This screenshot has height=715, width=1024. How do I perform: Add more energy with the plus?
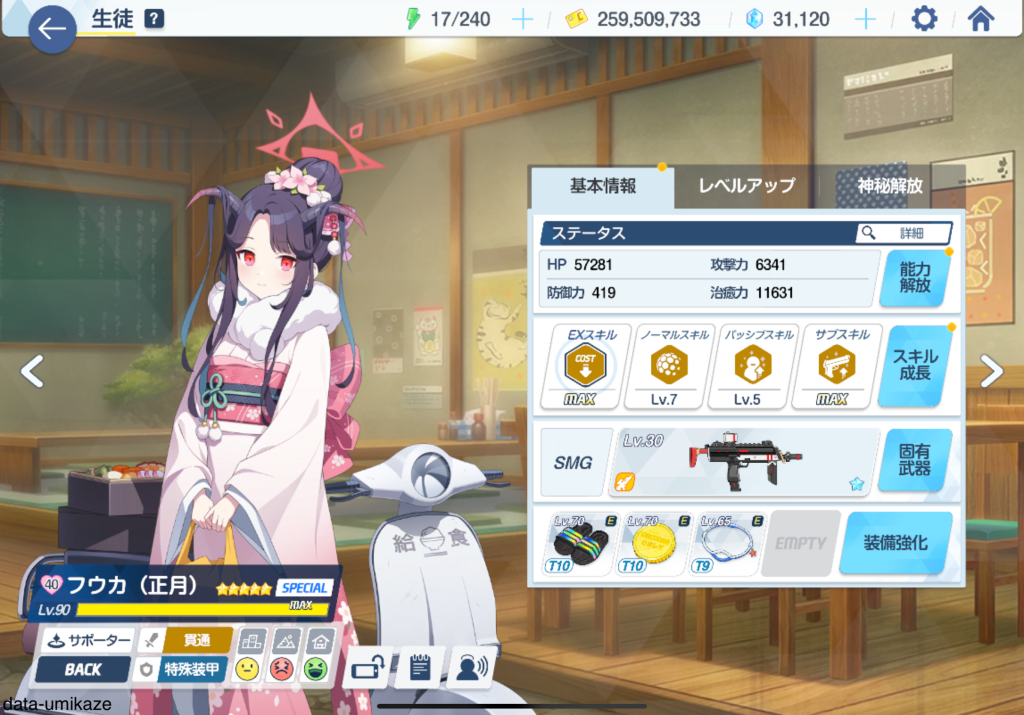click(x=523, y=19)
